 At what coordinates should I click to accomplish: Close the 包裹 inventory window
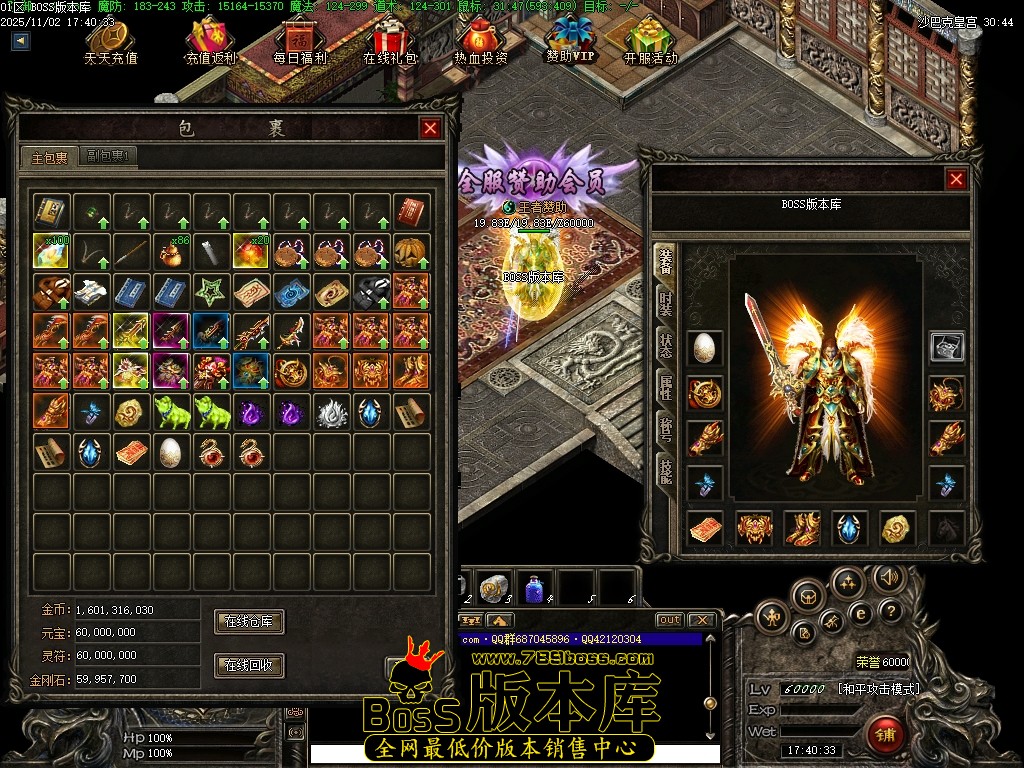[430, 128]
